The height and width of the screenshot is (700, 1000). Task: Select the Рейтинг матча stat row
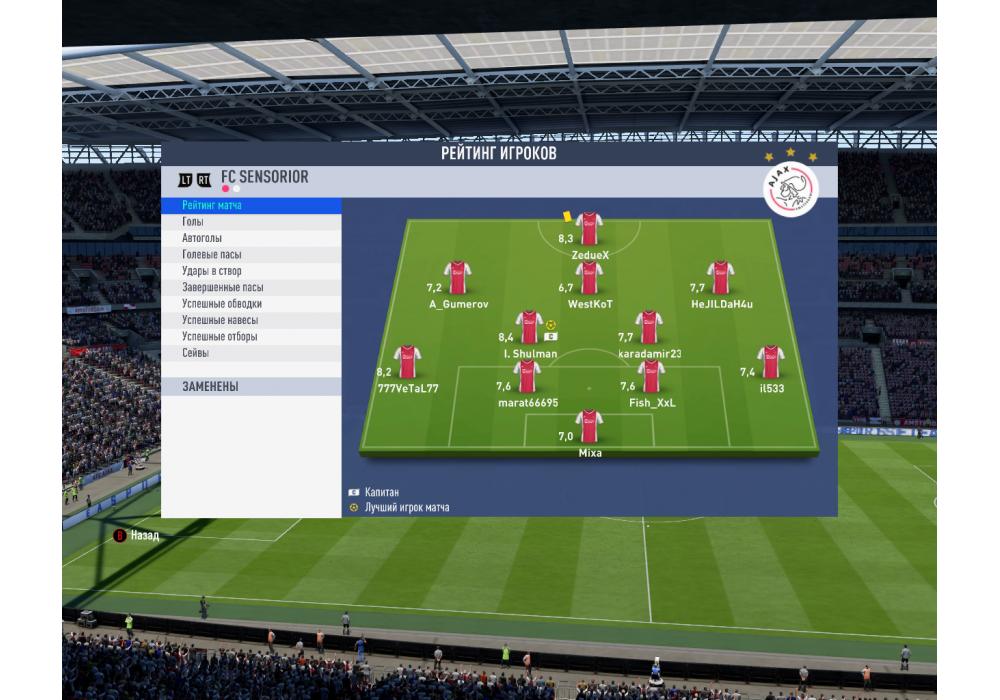pyautogui.click(x=250, y=206)
